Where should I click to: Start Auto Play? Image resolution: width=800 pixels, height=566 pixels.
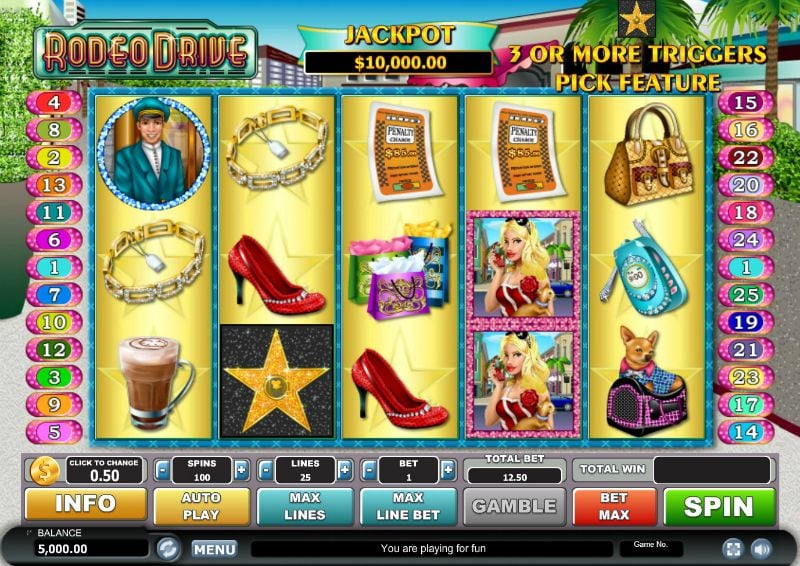pyautogui.click(x=201, y=506)
